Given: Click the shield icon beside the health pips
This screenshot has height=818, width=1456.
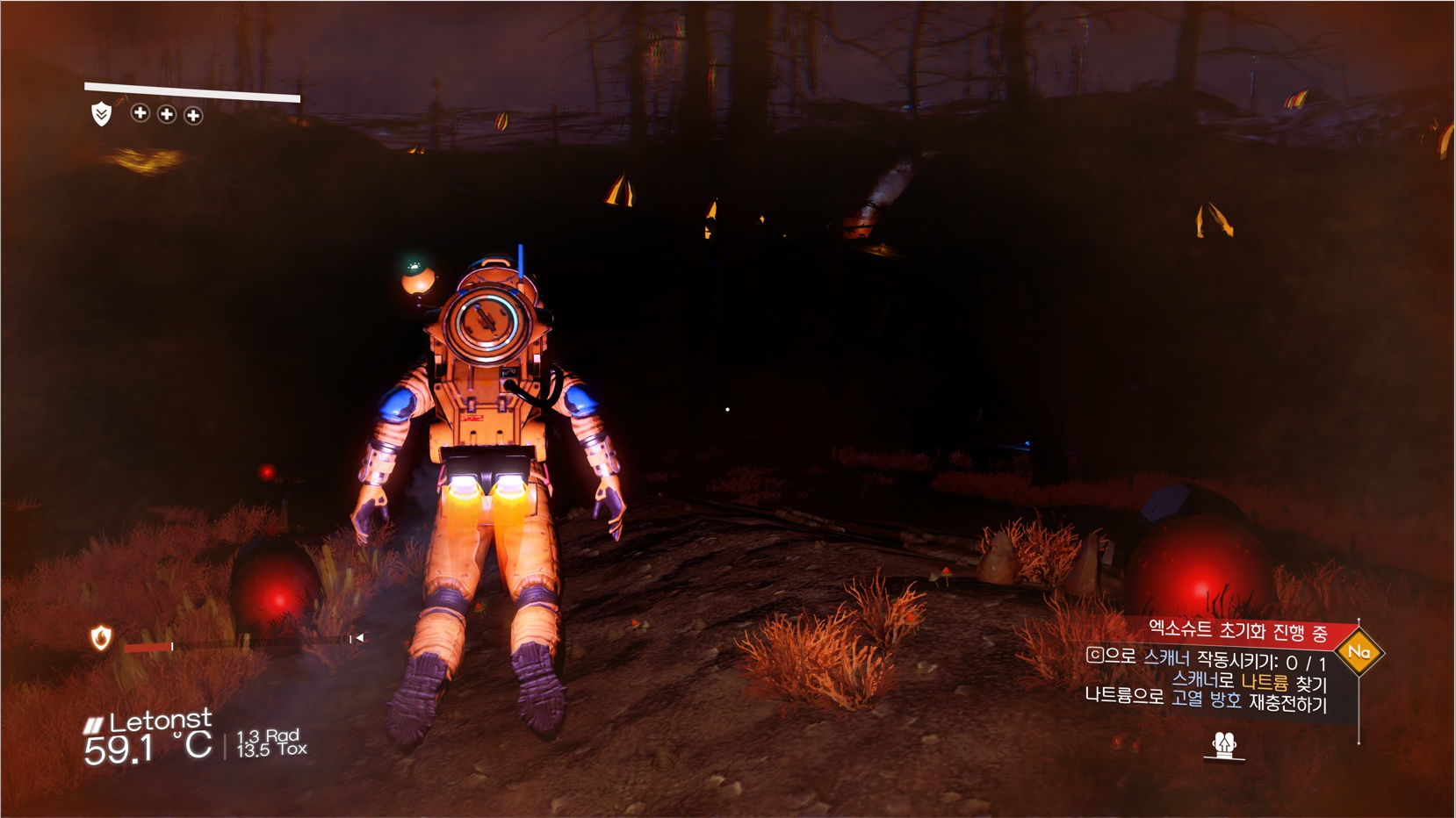Looking at the screenshot, I should click(x=102, y=113).
